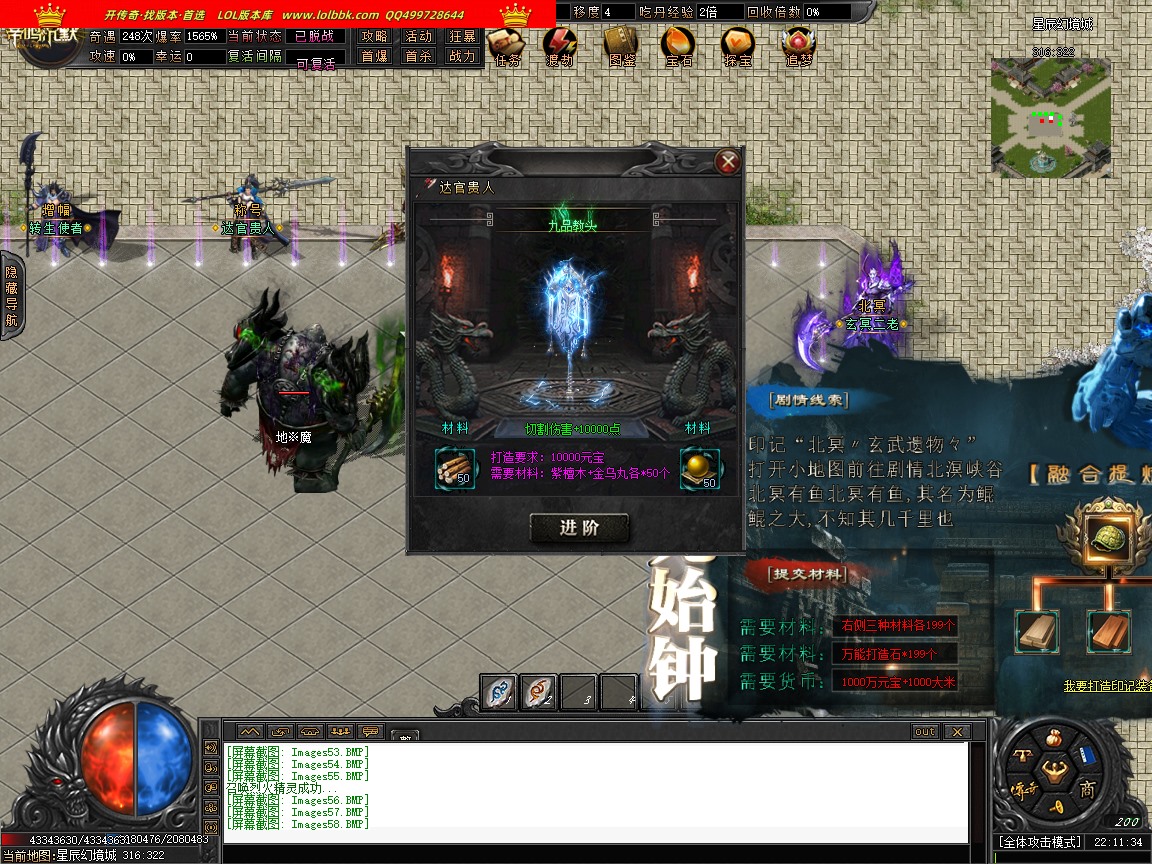The height and width of the screenshot is (864, 1152).
Task: Click the minimap of 星辰幻境城
Action: coord(1050,117)
